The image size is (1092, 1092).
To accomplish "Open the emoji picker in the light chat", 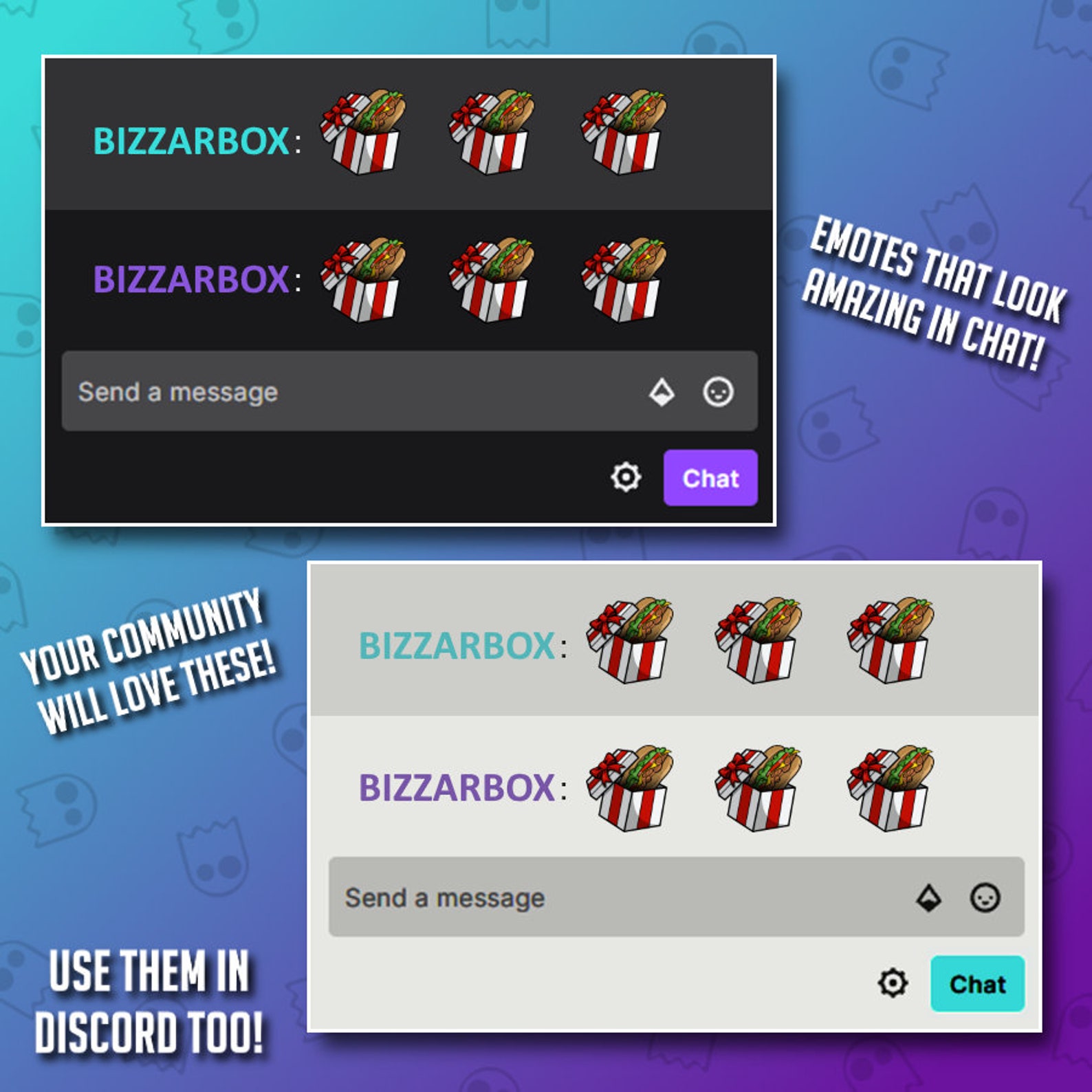I will [x=986, y=898].
